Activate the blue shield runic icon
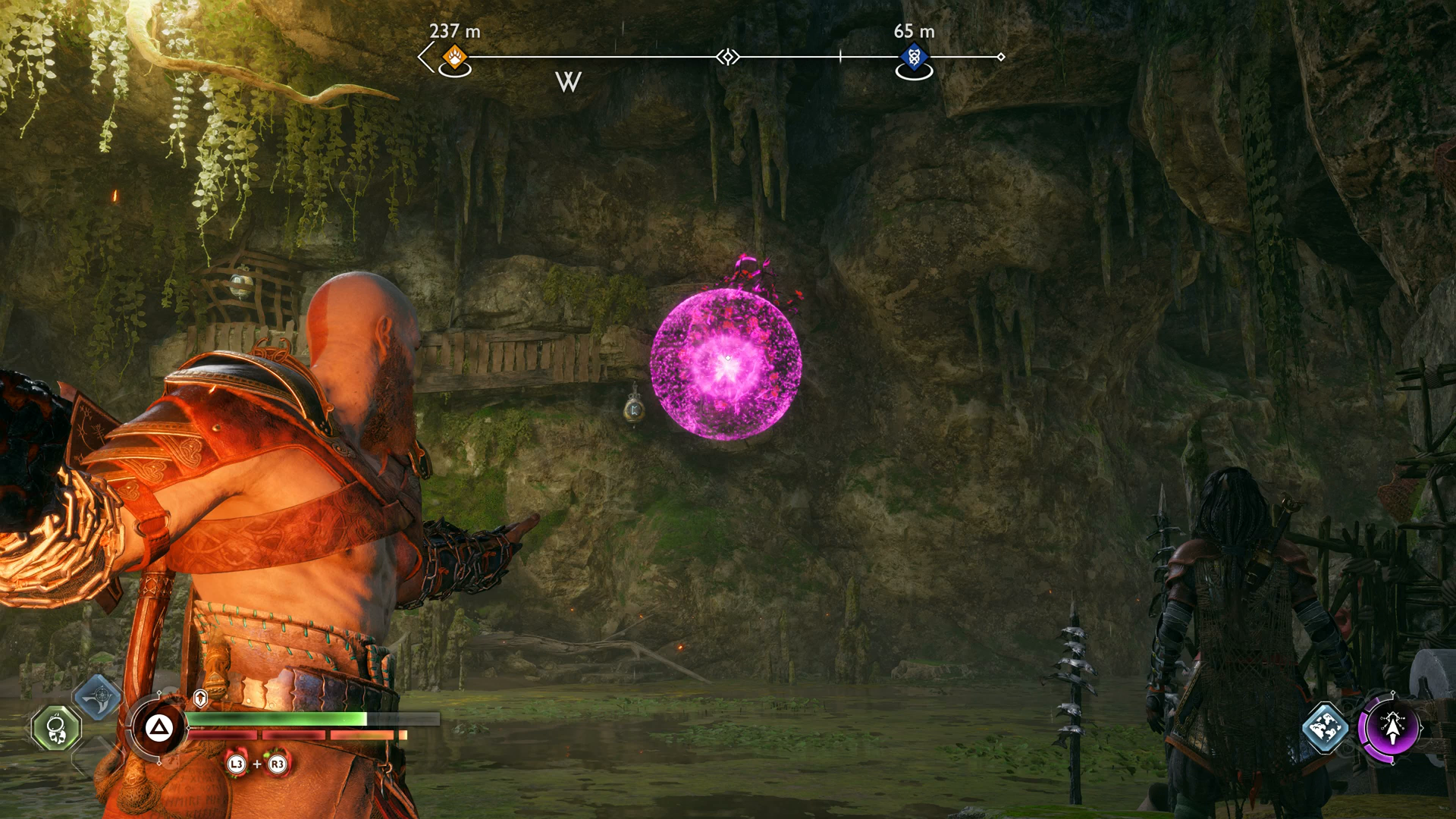Screen dimensions: 1456x819 [x=98, y=698]
